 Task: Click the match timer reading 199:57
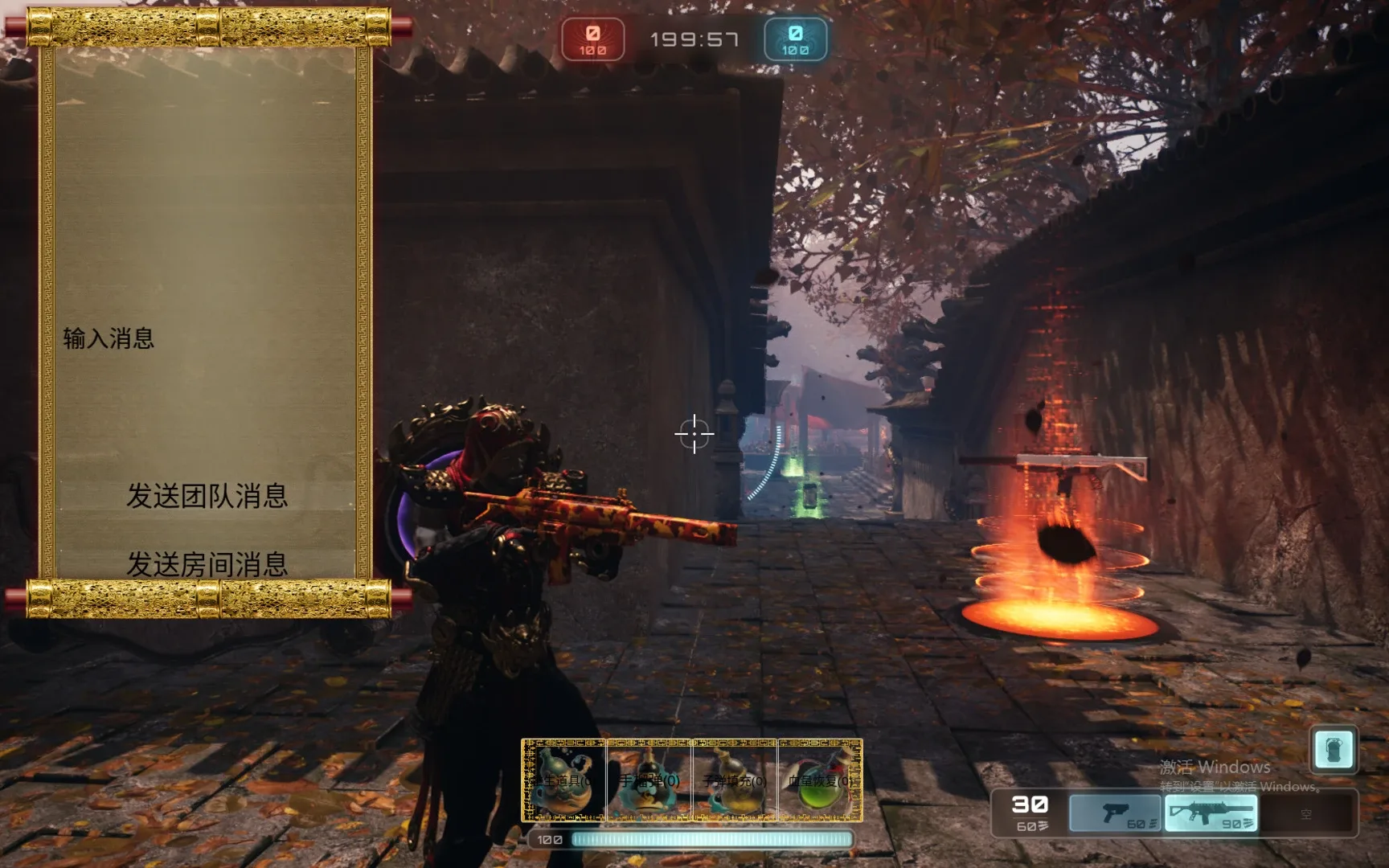coord(694,39)
